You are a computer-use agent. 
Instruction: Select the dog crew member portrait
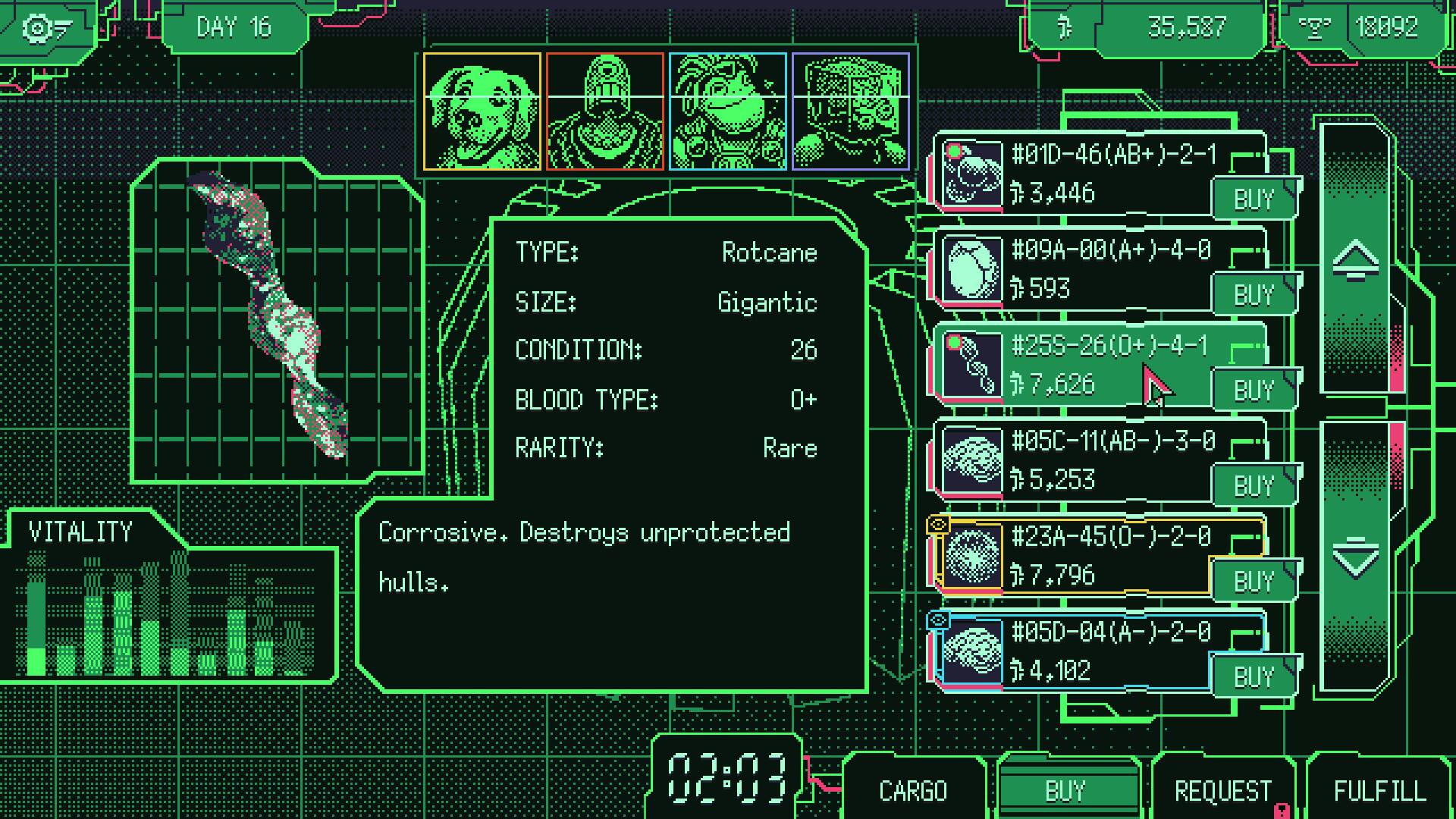point(482,112)
